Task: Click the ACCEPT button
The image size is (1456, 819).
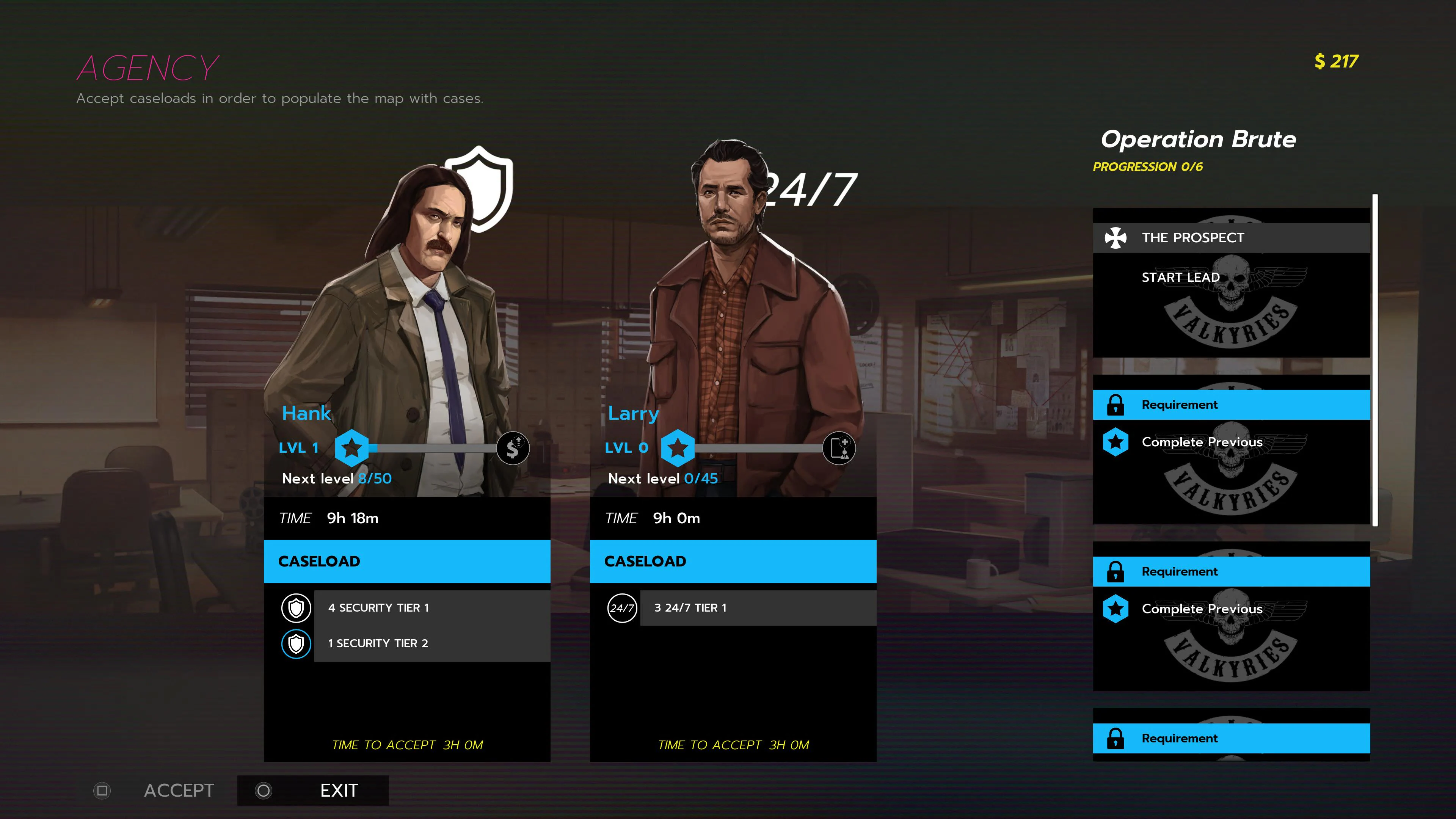Action: (179, 790)
